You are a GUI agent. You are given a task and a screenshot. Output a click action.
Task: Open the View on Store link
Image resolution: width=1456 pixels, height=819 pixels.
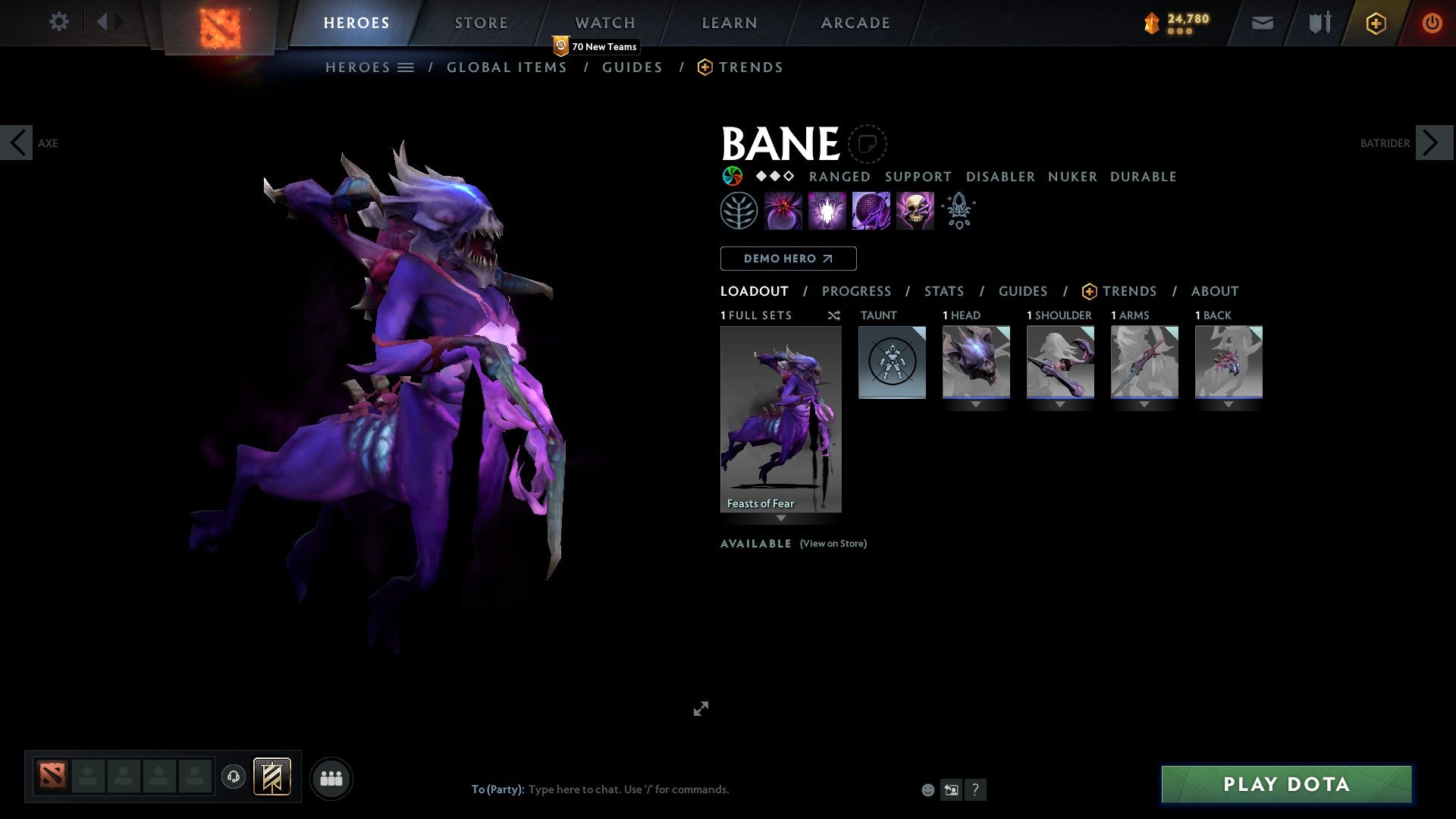point(833,544)
